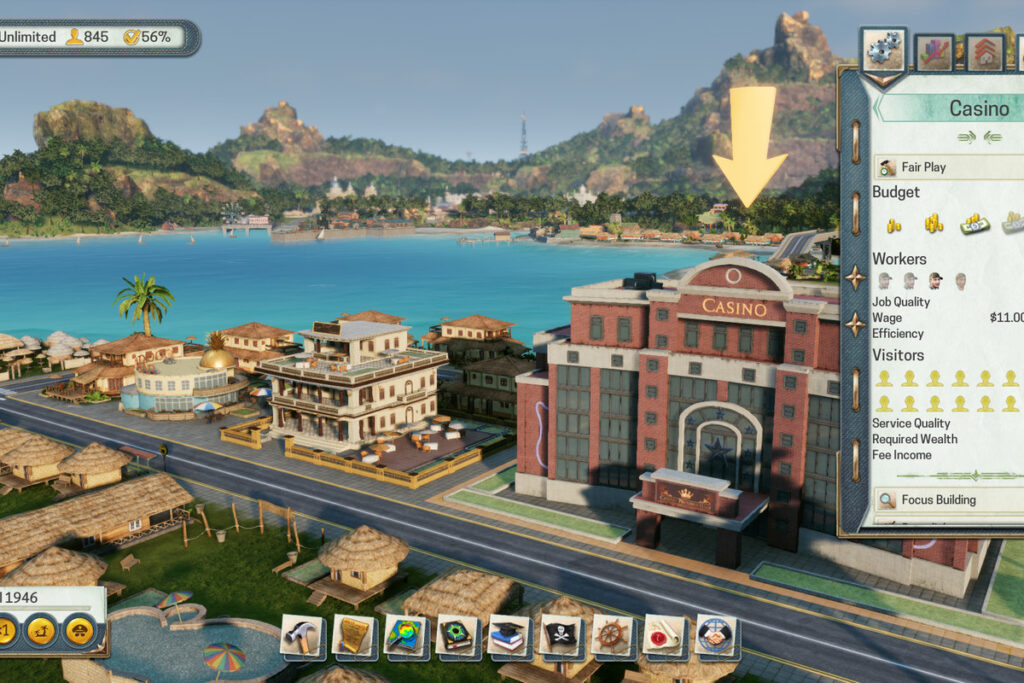Set budget to cash bundle level

pyautogui.click(x=974, y=223)
